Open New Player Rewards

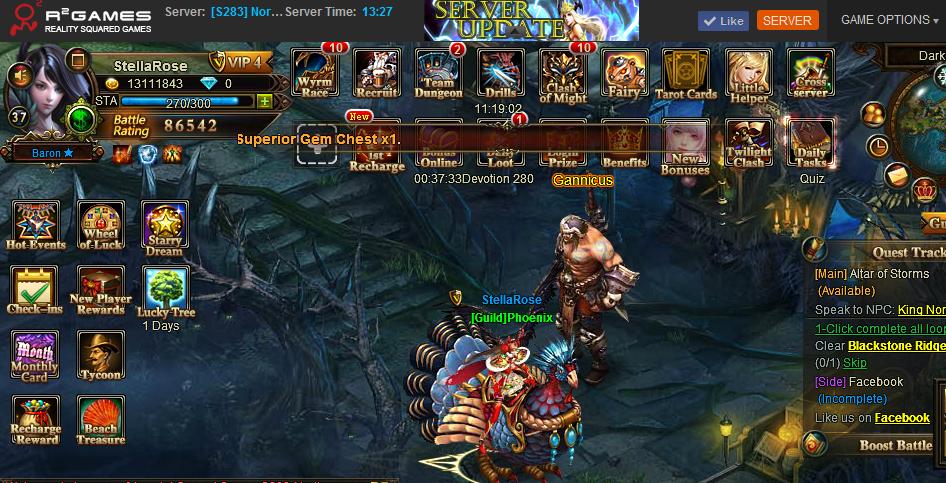[x=100, y=291]
